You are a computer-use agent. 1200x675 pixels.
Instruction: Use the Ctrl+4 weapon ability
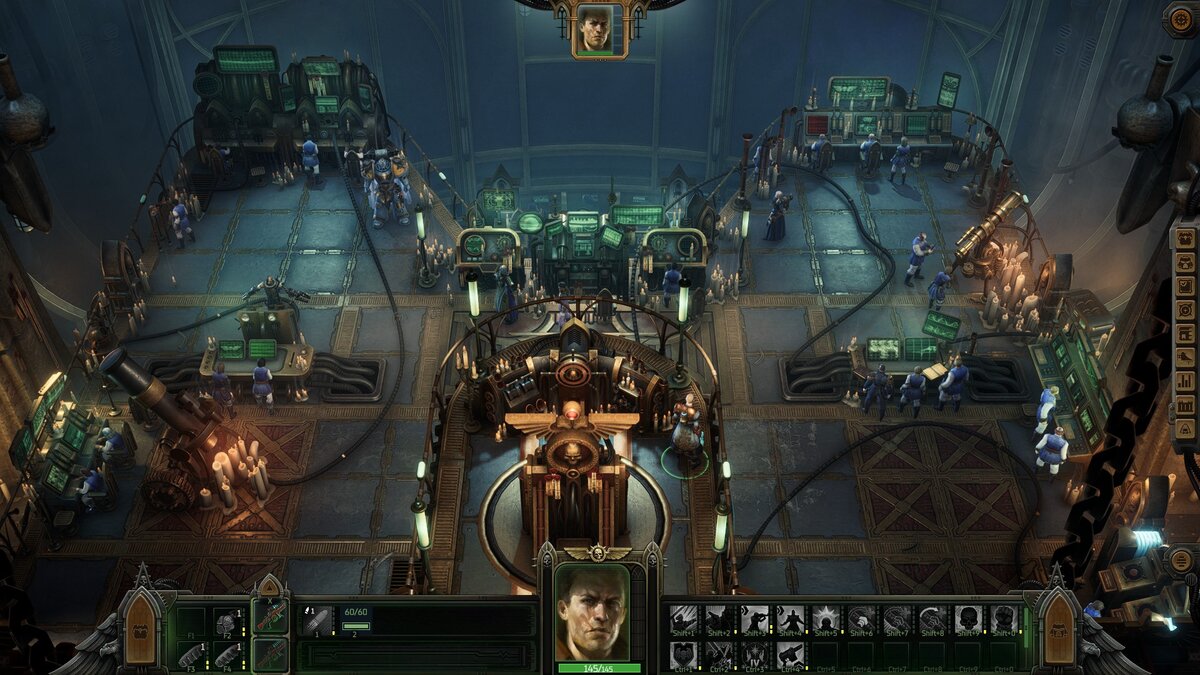click(791, 655)
